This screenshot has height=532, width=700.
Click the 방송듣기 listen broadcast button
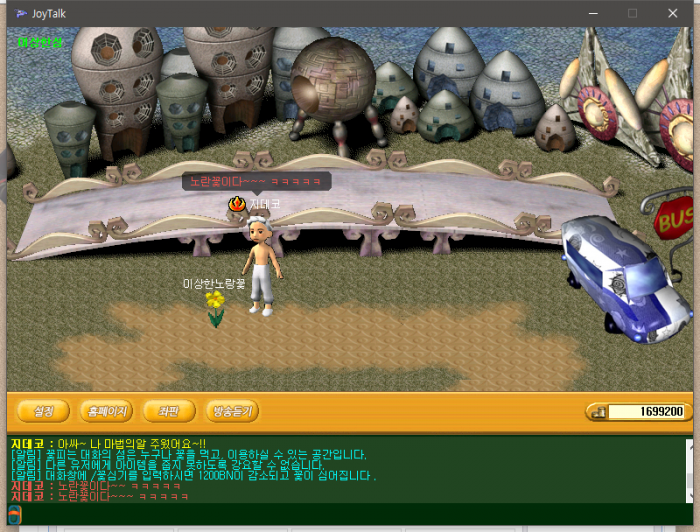231,410
